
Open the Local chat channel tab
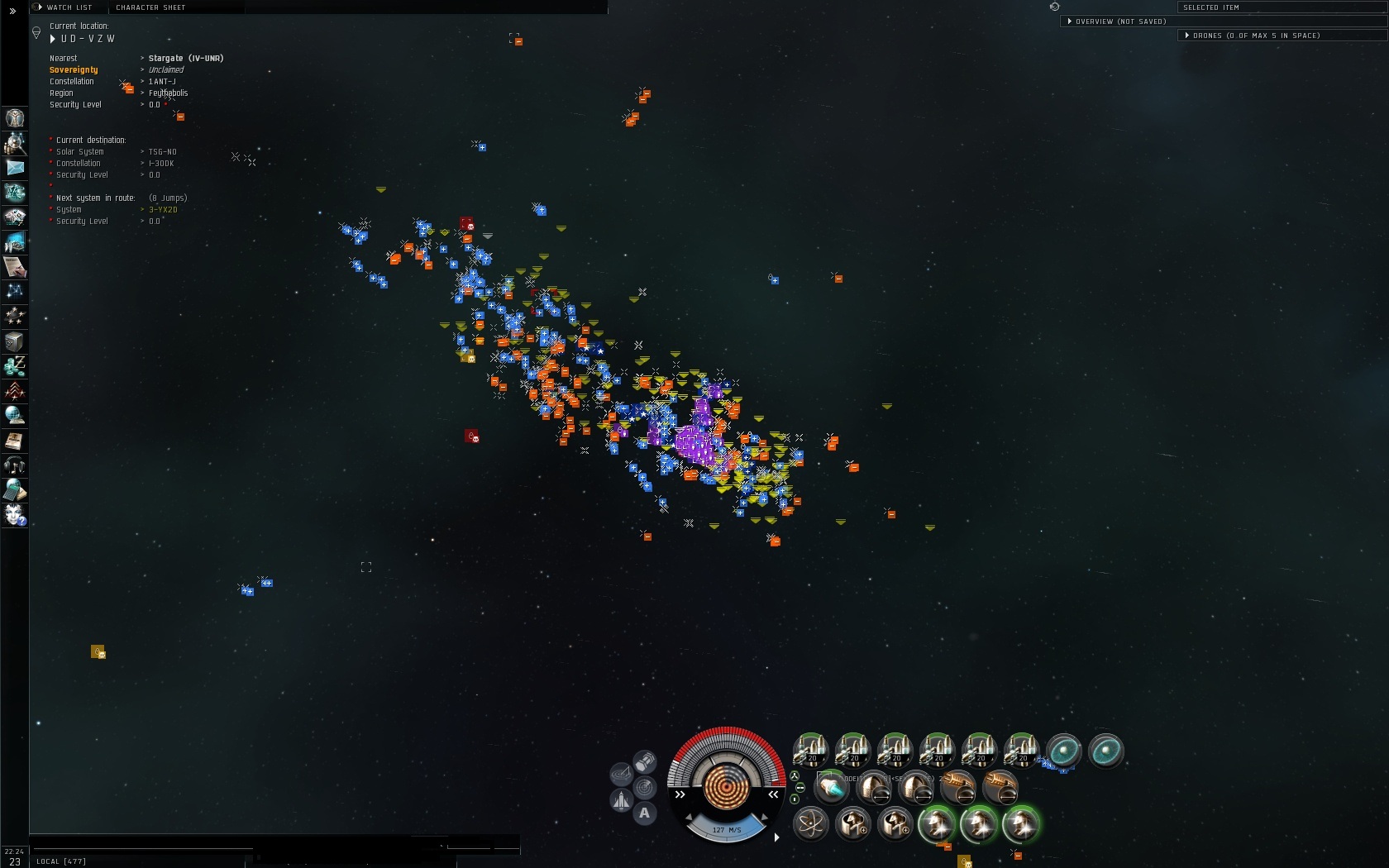click(x=61, y=861)
